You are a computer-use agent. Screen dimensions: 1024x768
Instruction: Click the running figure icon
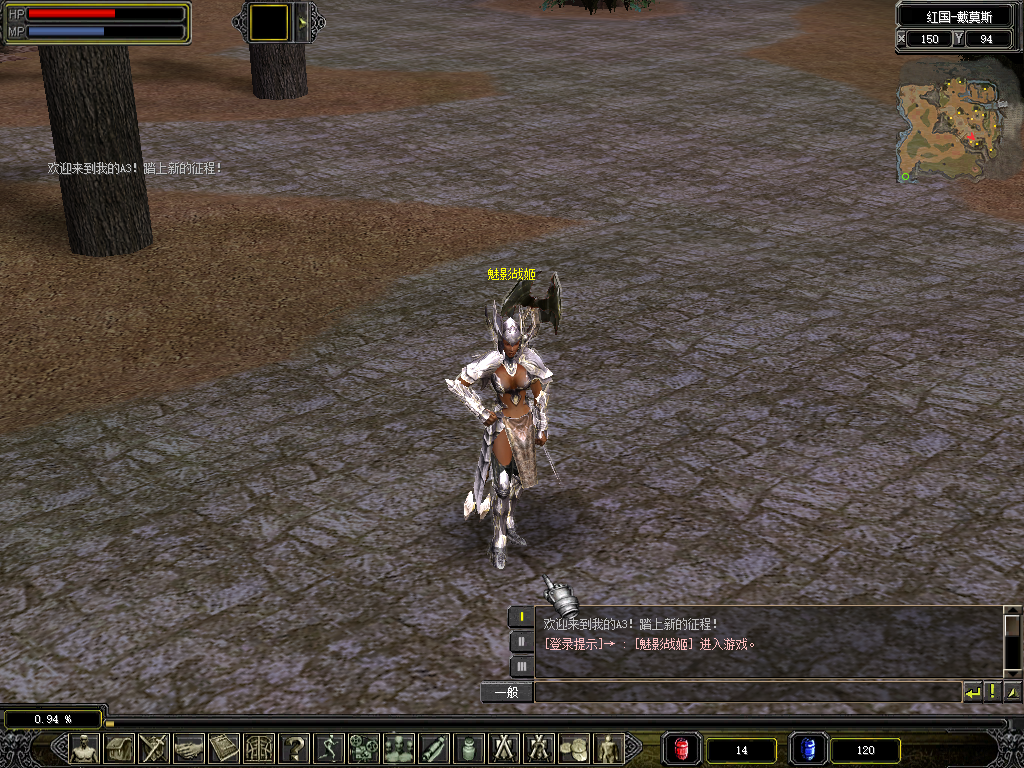point(329,748)
